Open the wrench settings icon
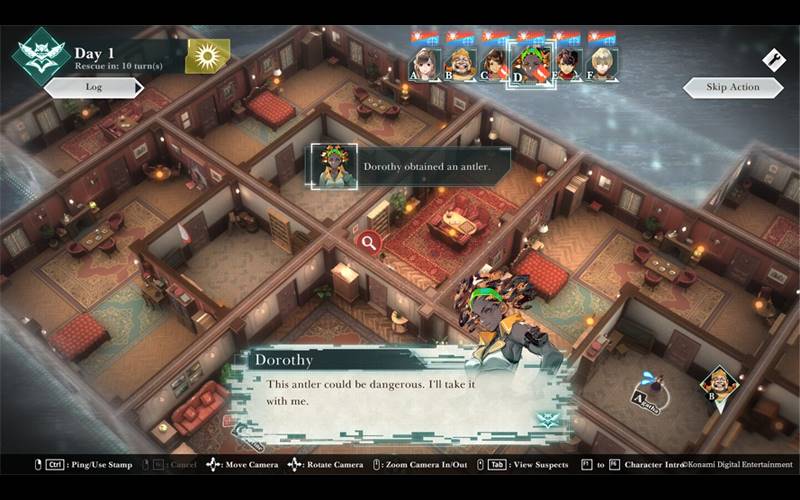Viewport: 800px width, 500px height. click(x=773, y=59)
